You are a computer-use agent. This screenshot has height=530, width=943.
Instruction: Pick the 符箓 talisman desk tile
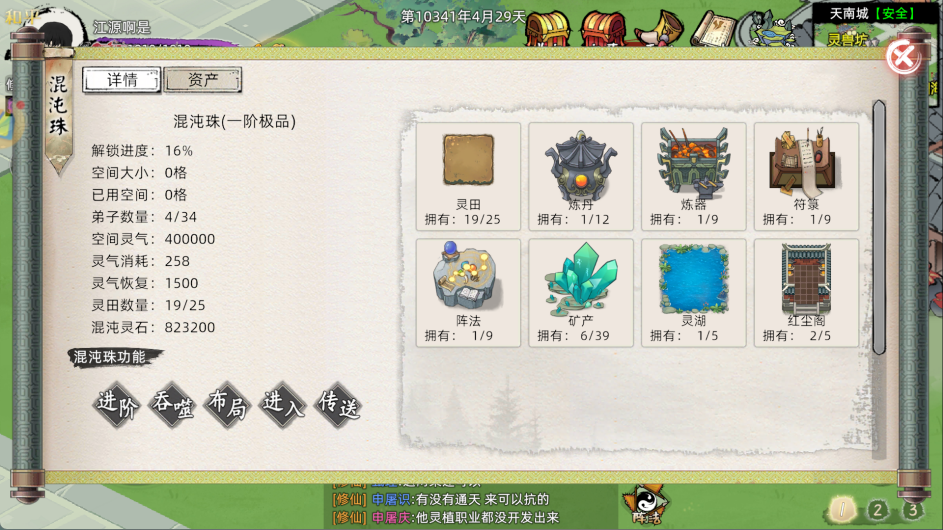(806, 175)
